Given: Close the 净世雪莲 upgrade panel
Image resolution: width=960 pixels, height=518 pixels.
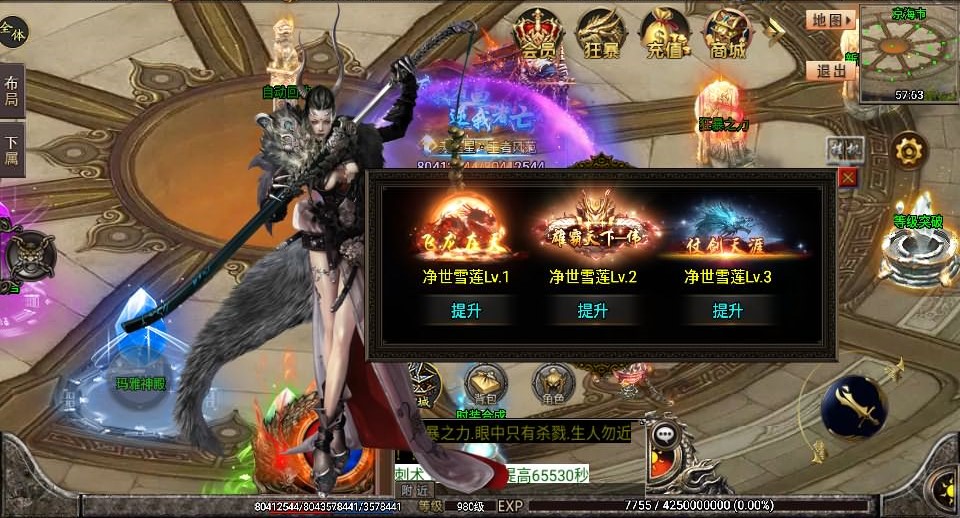Looking at the screenshot, I should point(848,177).
